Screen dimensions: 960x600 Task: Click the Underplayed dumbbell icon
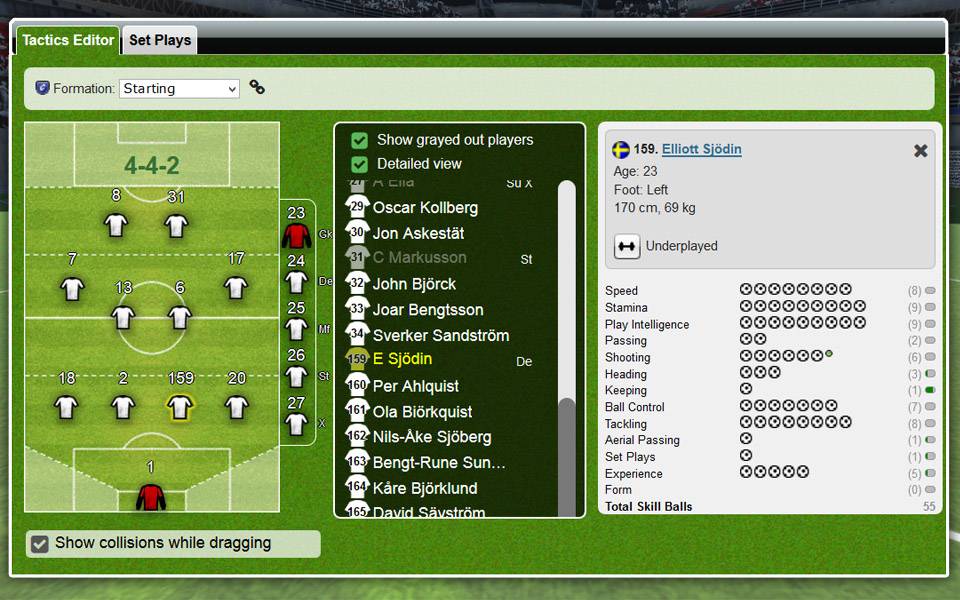627,246
